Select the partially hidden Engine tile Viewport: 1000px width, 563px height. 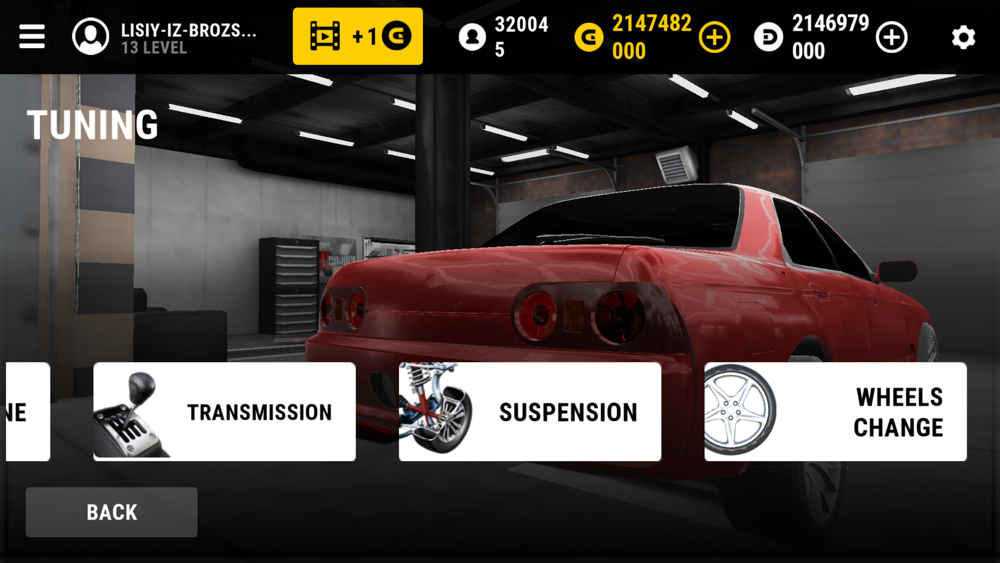point(26,412)
